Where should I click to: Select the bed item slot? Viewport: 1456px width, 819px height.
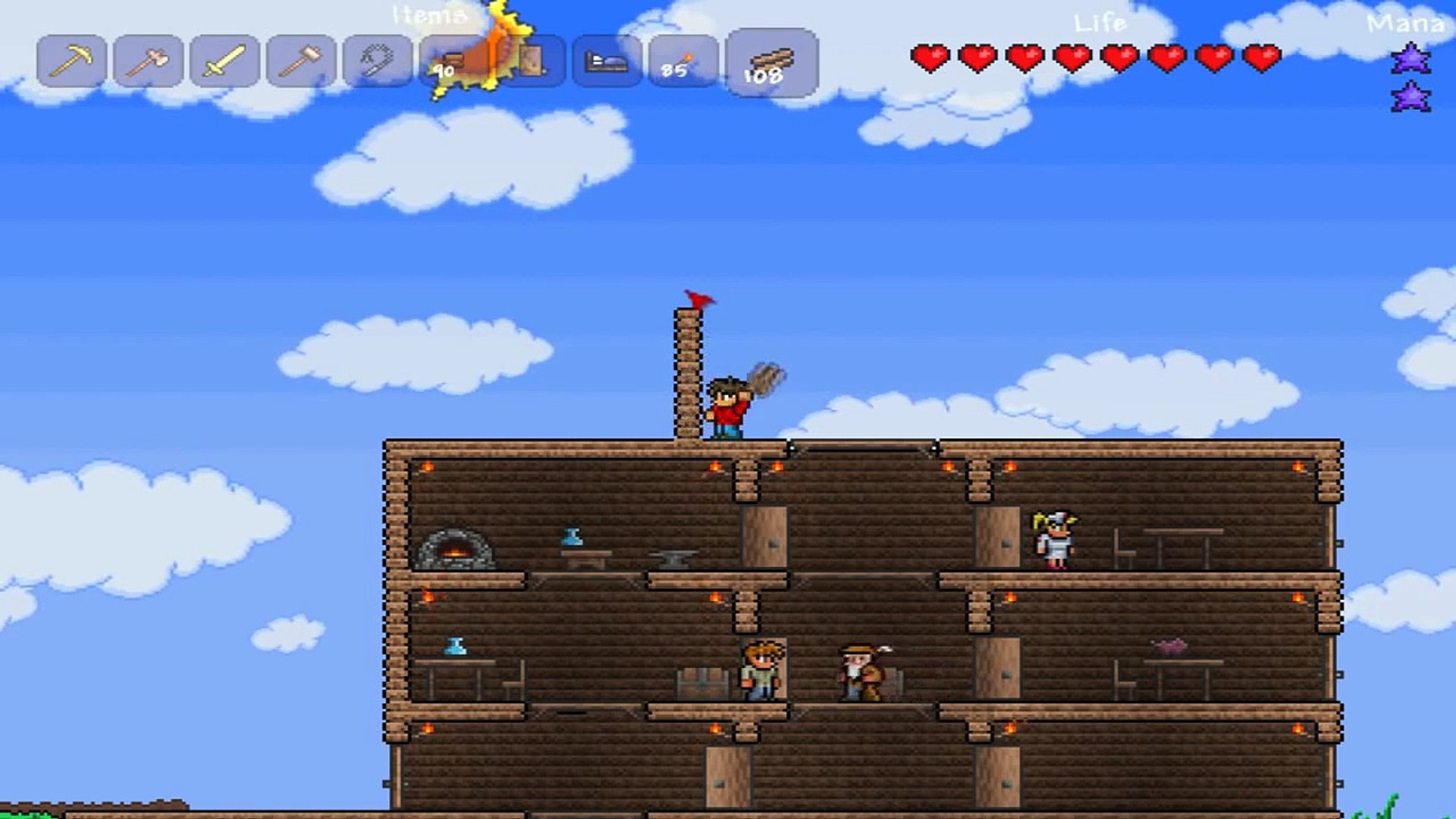607,61
